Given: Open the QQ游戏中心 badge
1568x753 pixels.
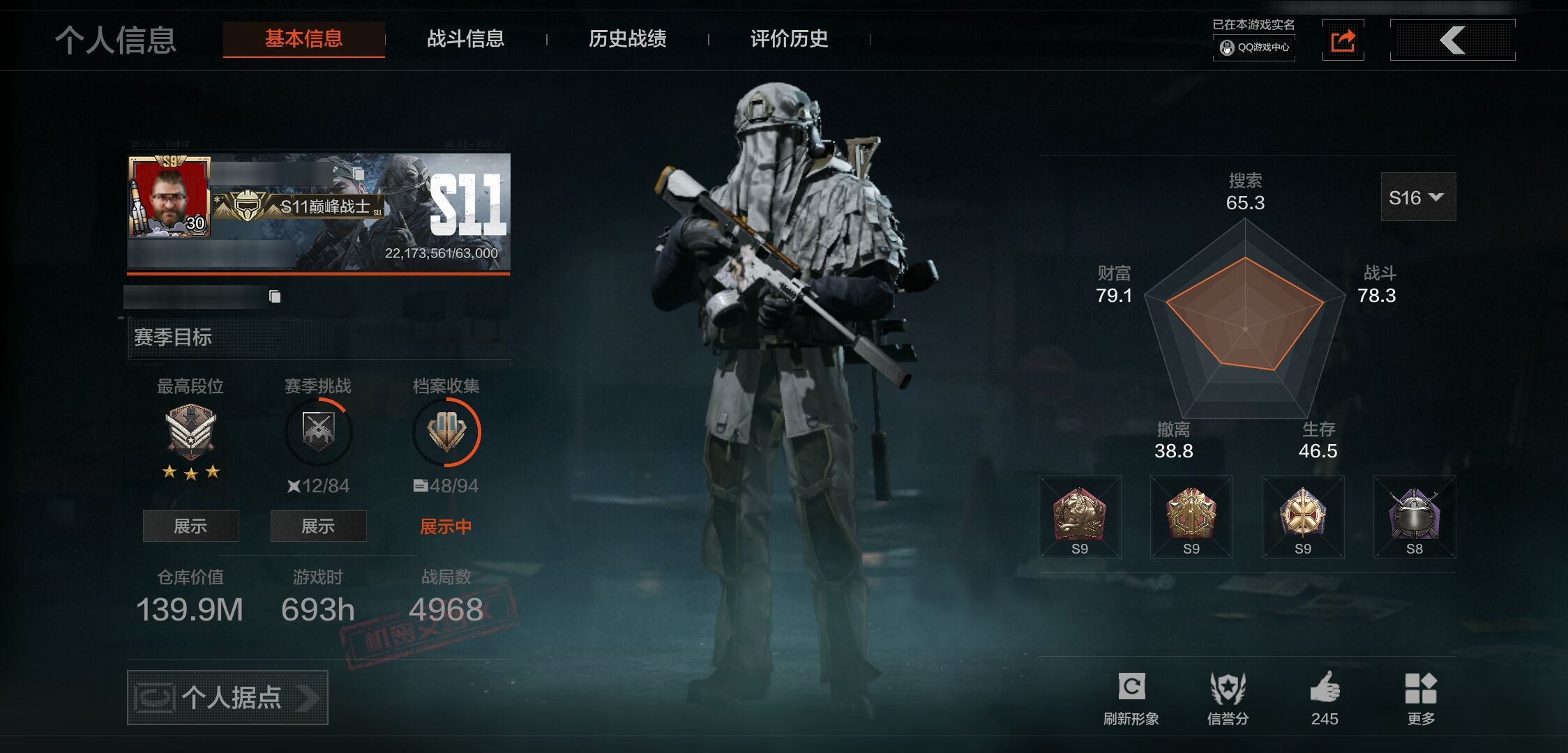Looking at the screenshot, I should (x=1254, y=47).
